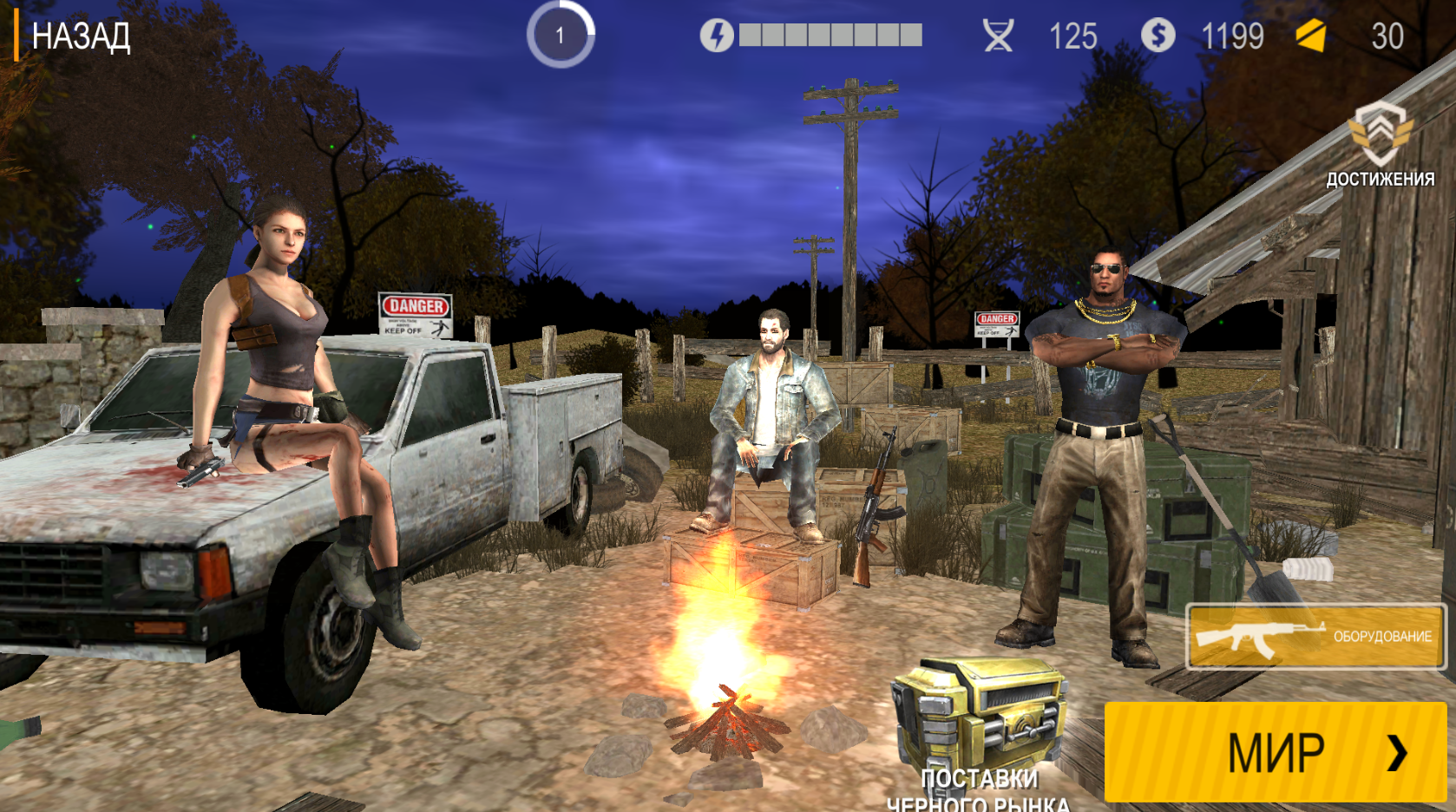This screenshot has height=812, width=1456.
Task: Click the currency counter showing 1199
Action: 1231,36
